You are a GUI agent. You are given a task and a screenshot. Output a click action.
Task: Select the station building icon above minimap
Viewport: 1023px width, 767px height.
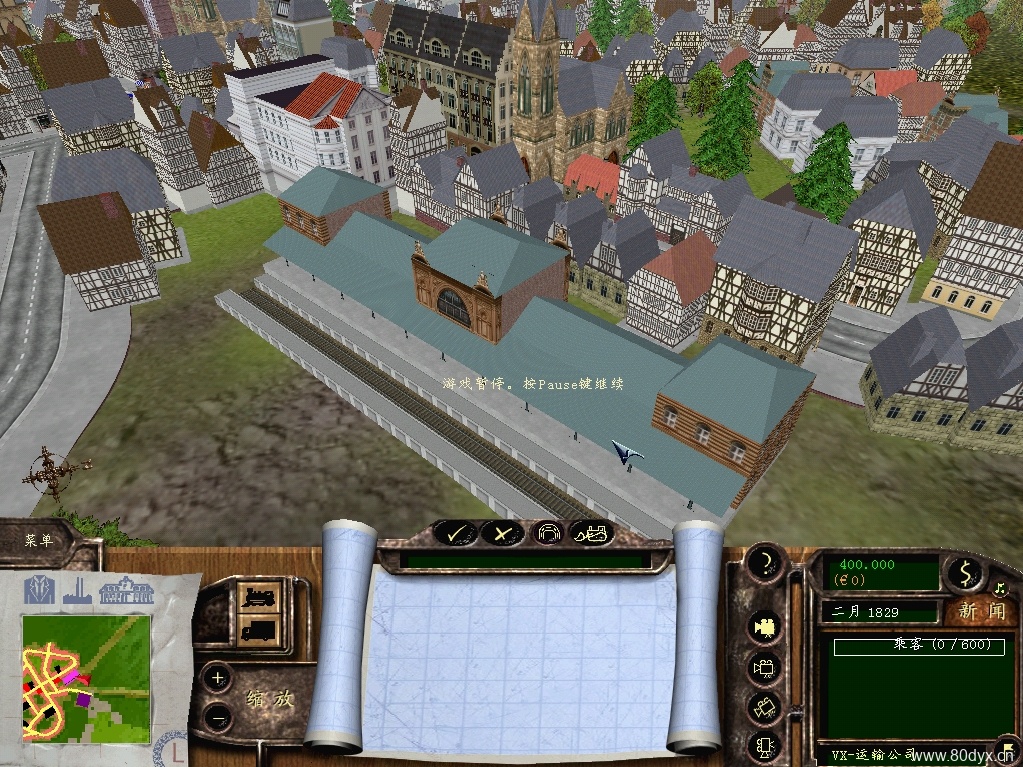(x=126, y=590)
